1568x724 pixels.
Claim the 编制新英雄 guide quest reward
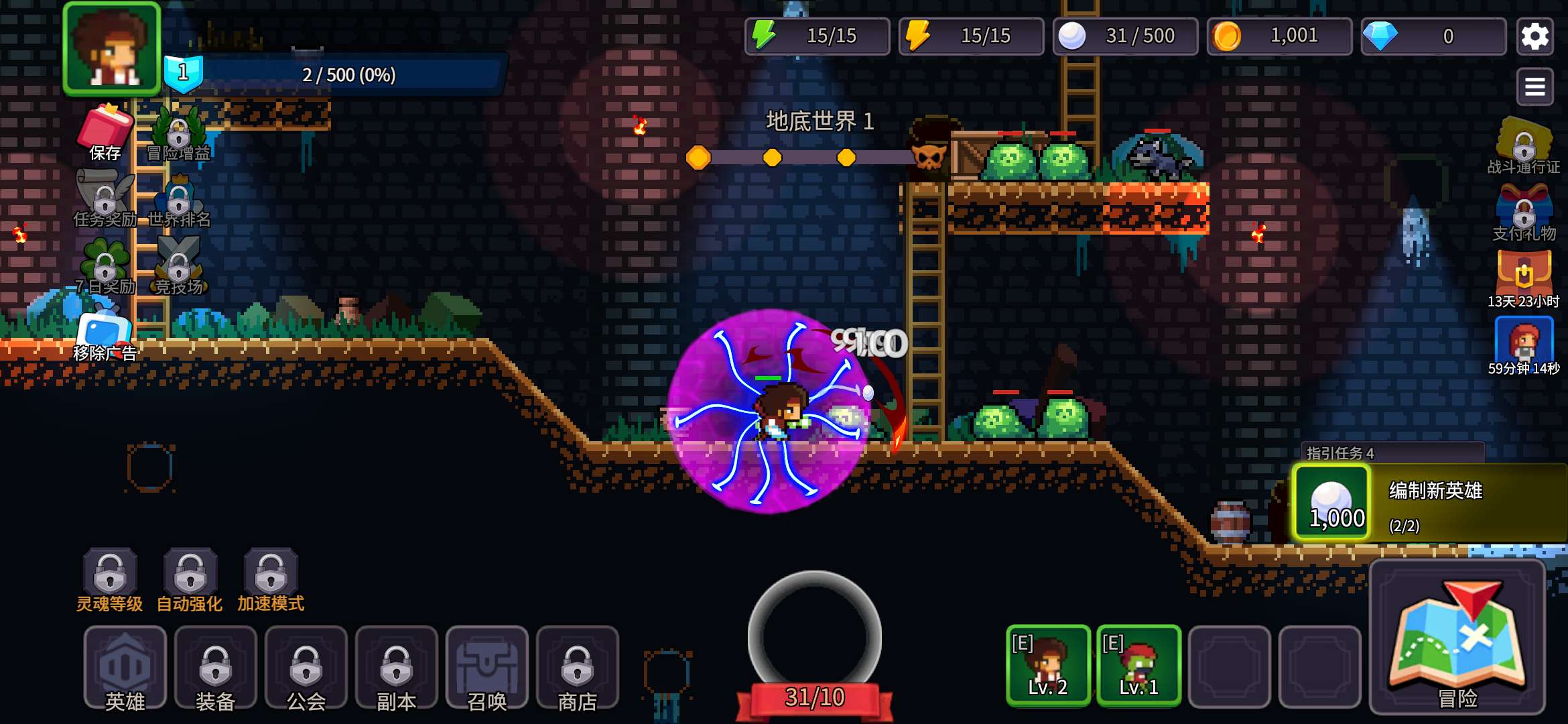pyautogui.click(x=1427, y=503)
